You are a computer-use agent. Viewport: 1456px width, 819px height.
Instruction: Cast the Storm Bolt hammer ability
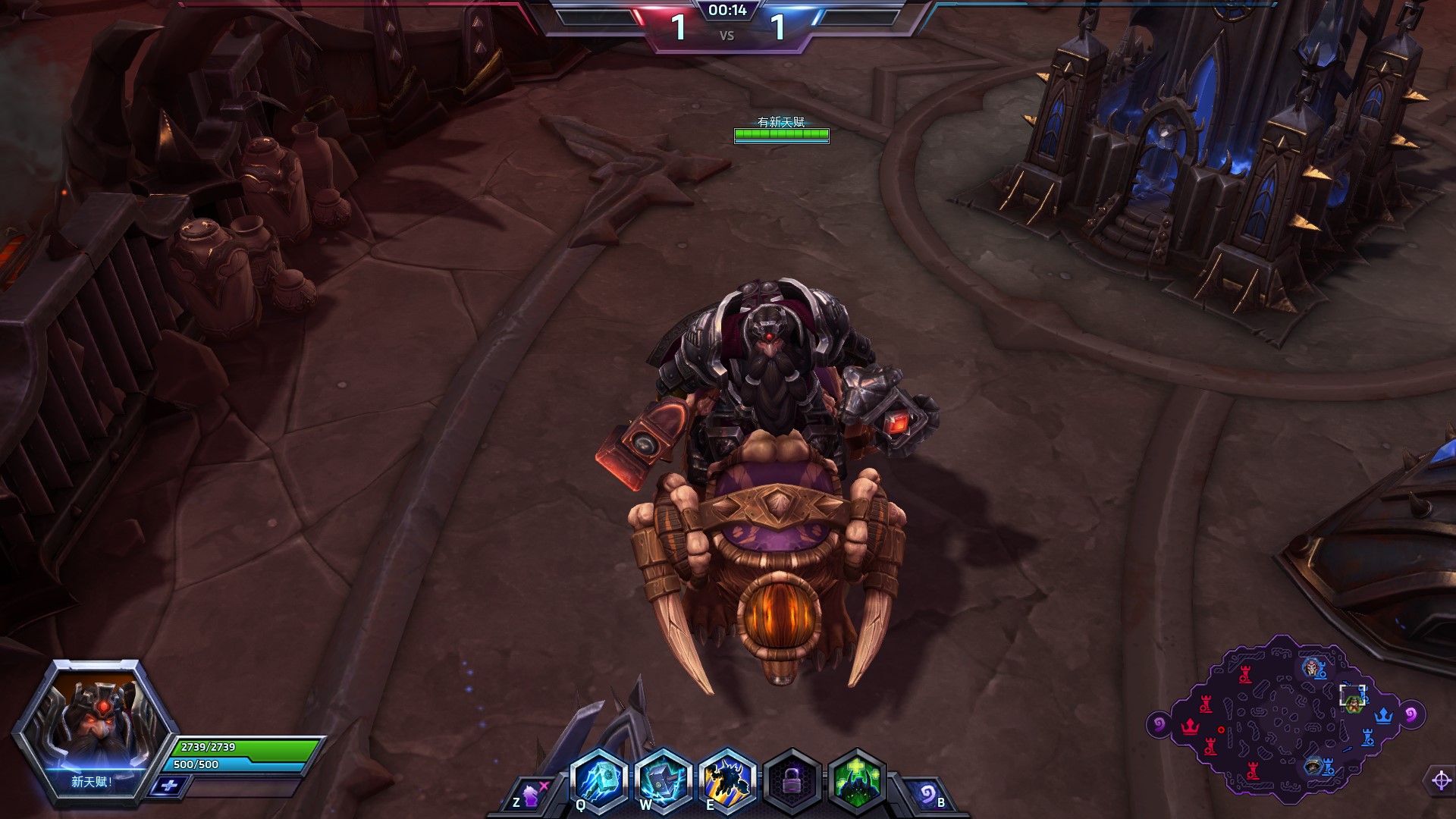pyautogui.click(x=599, y=779)
